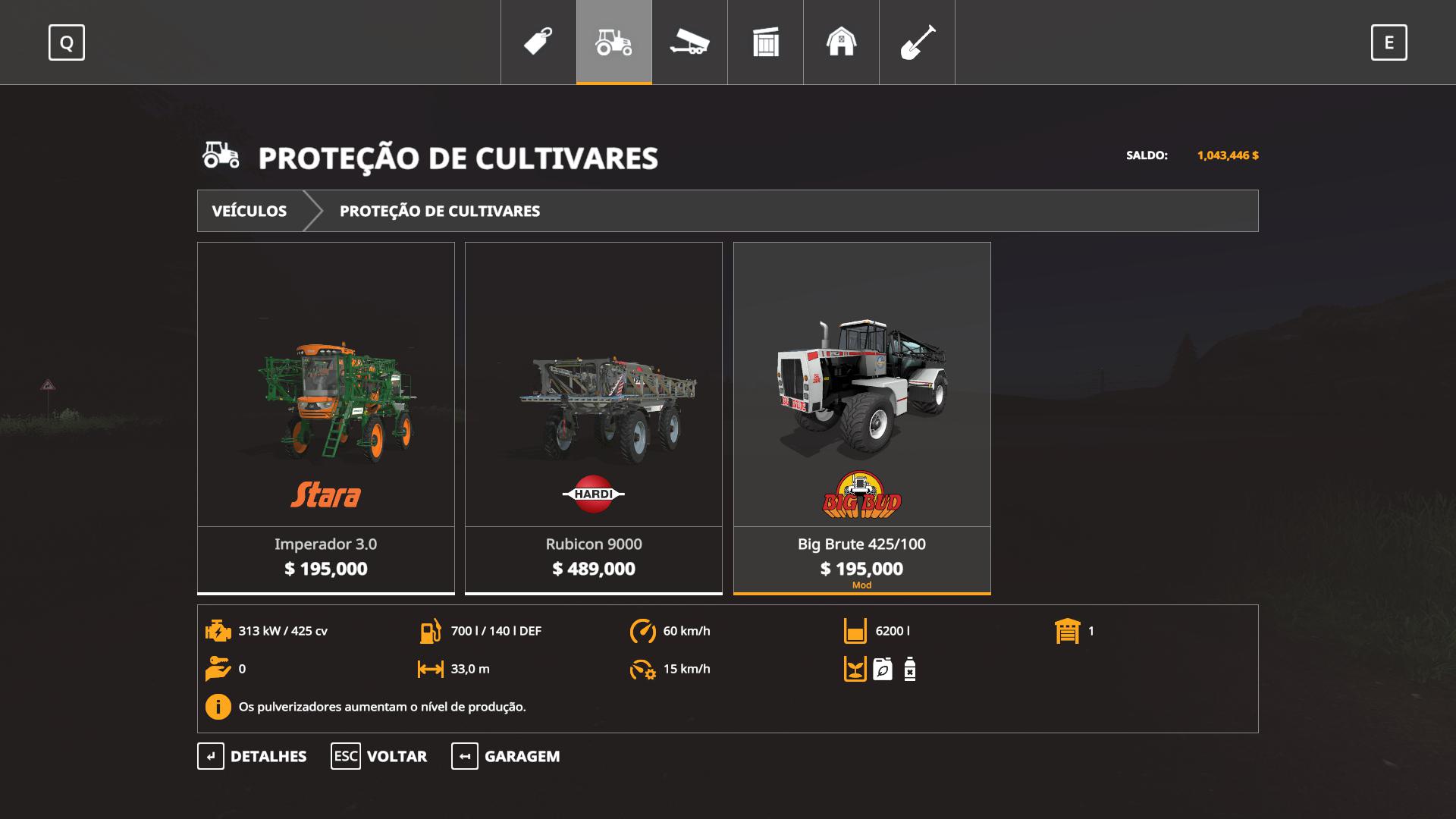Click the Voltar back button
Image resolution: width=1456 pixels, height=819 pixels.
click(379, 756)
